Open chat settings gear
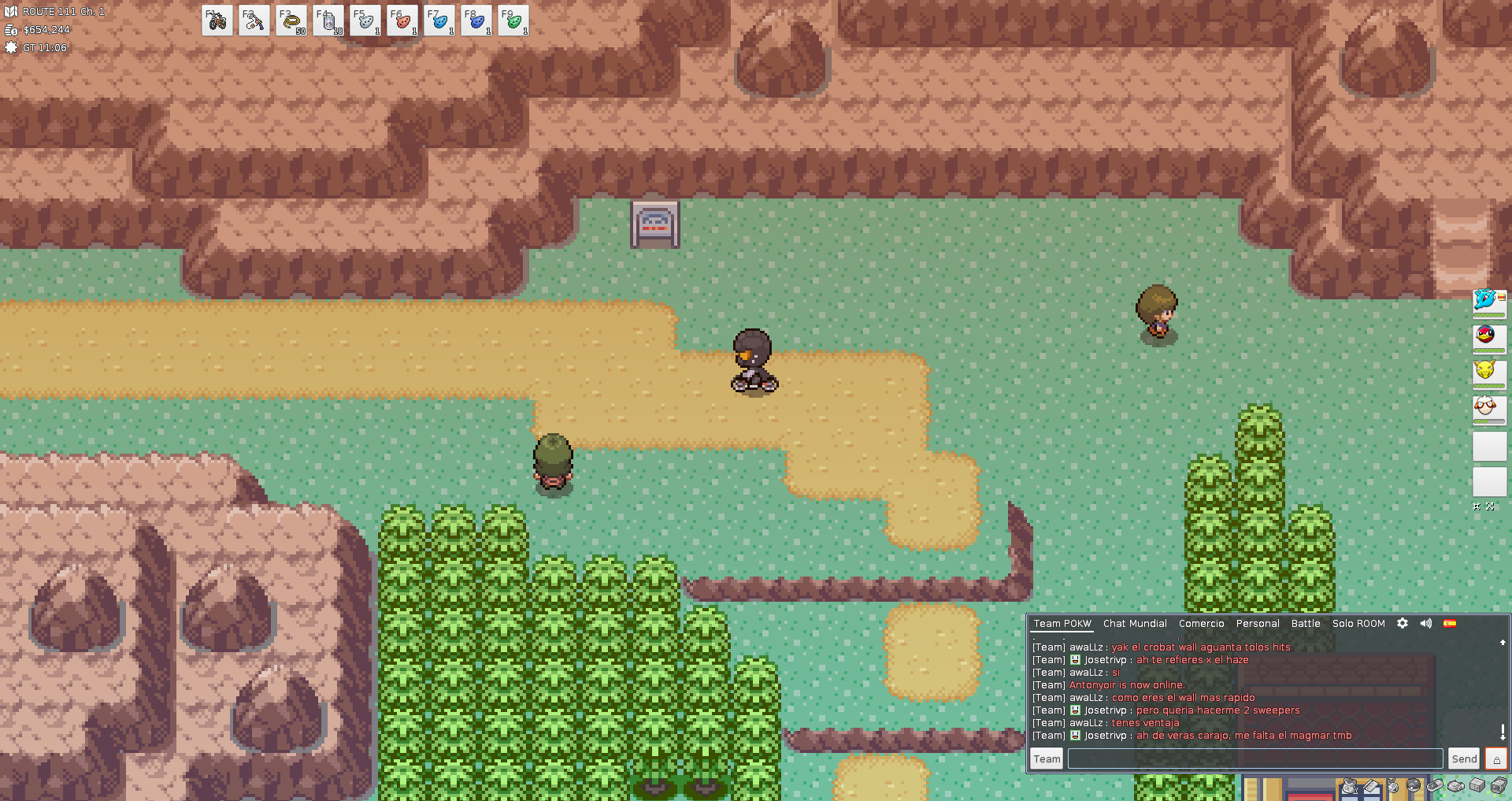 [x=1403, y=623]
